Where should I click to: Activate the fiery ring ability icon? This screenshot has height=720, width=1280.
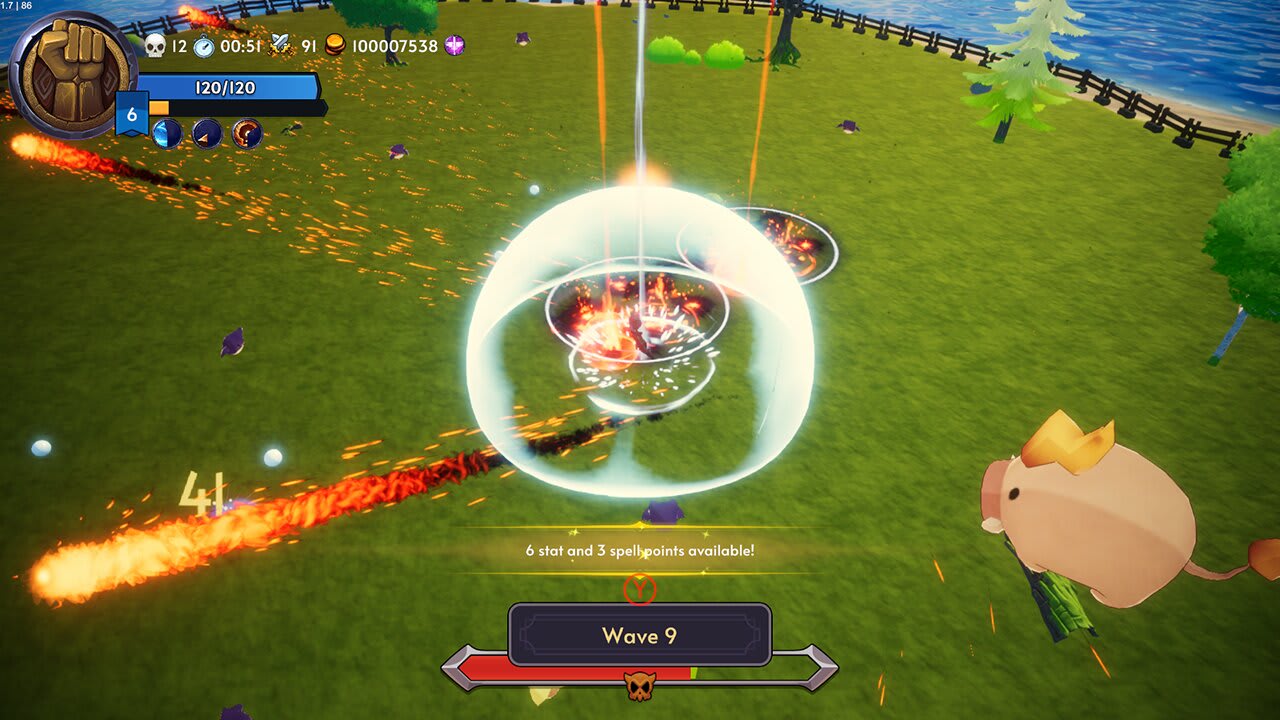[245, 133]
